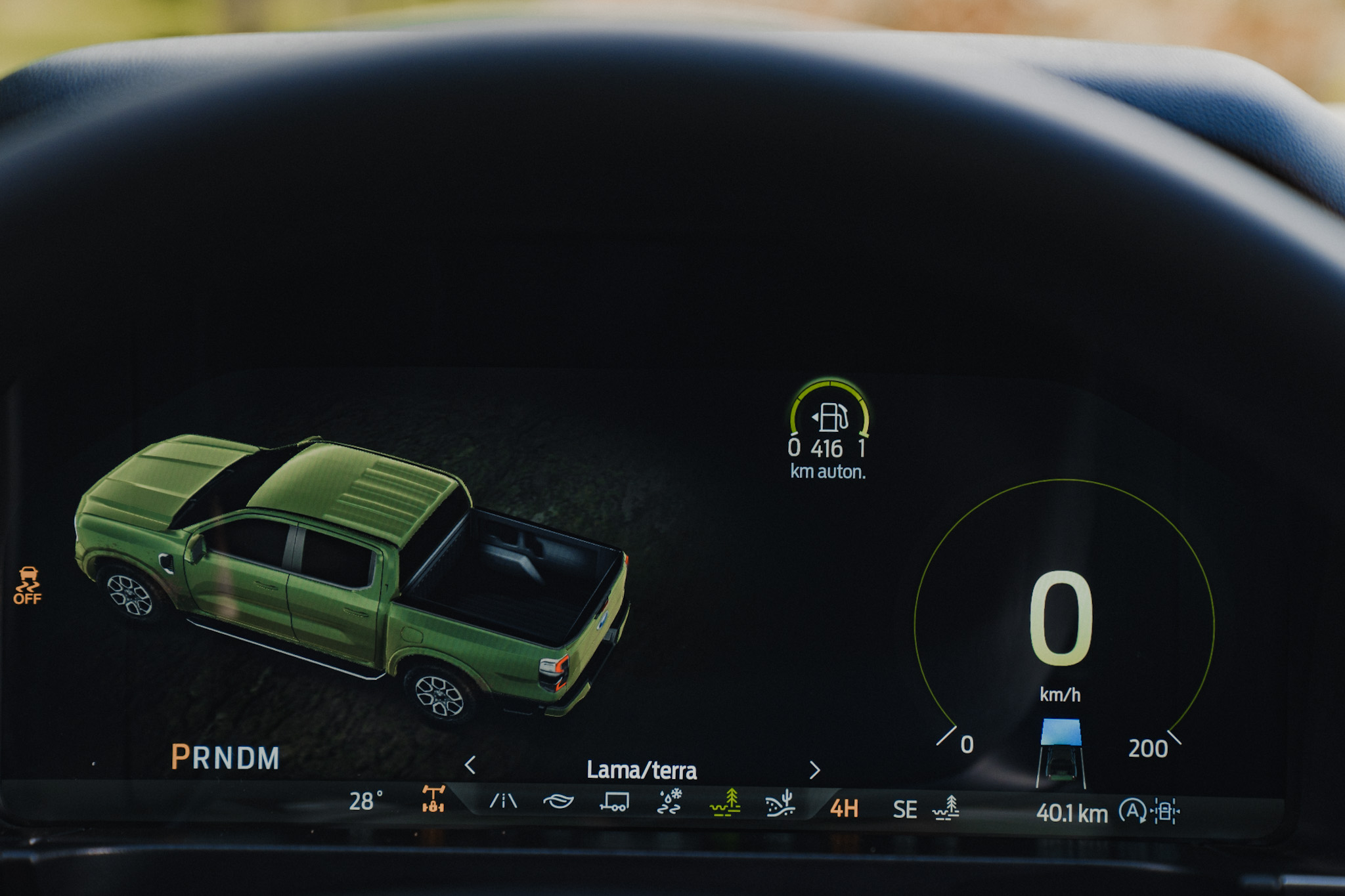Select the Normal road drive mode icon
Viewport: 1345px width, 896px height.
(504, 800)
